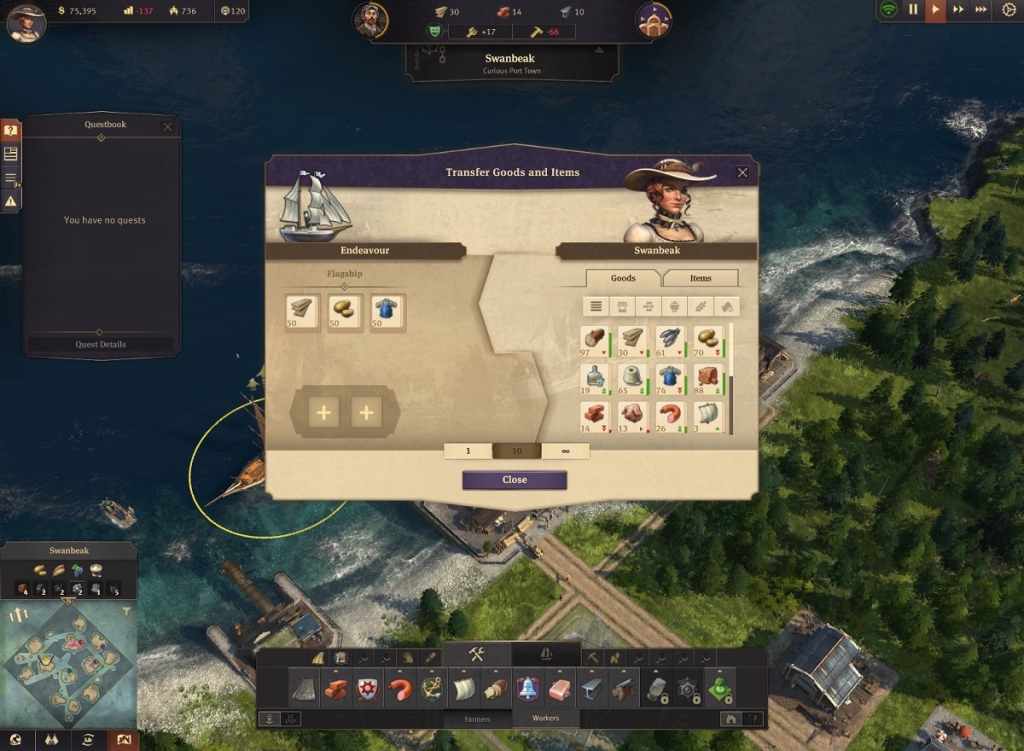Close the Questbook panel
The width and height of the screenshot is (1024, 751).
pos(167,126)
